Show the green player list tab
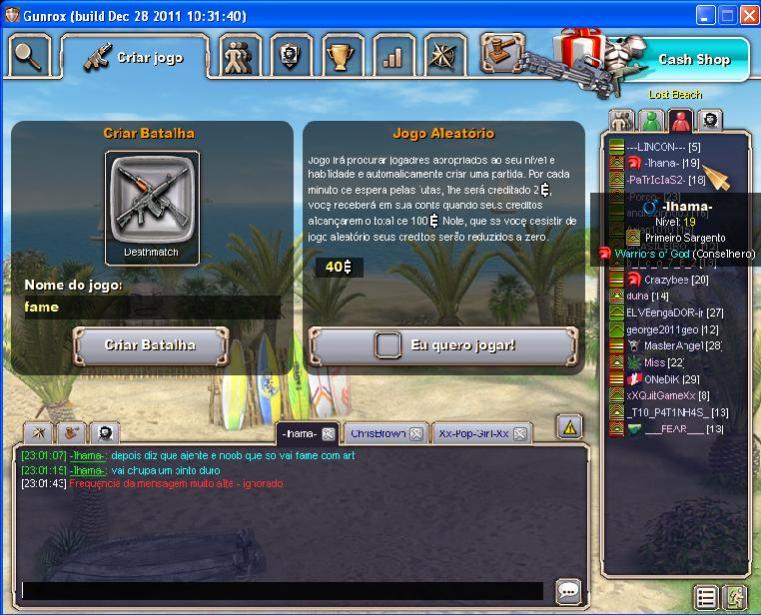761x615 pixels. pos(652,121)
